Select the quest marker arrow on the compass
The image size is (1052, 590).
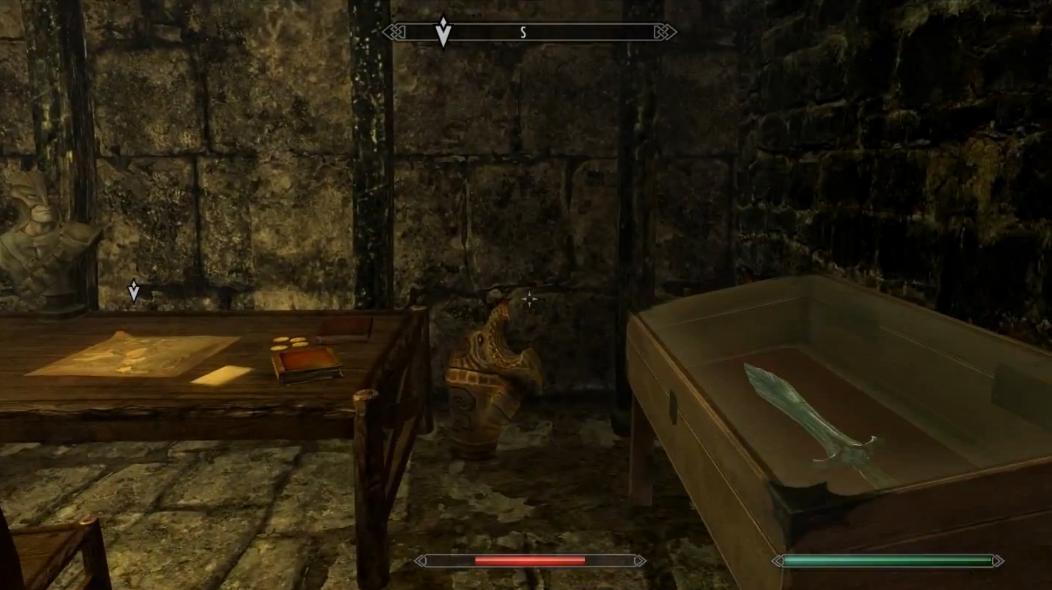443,31
